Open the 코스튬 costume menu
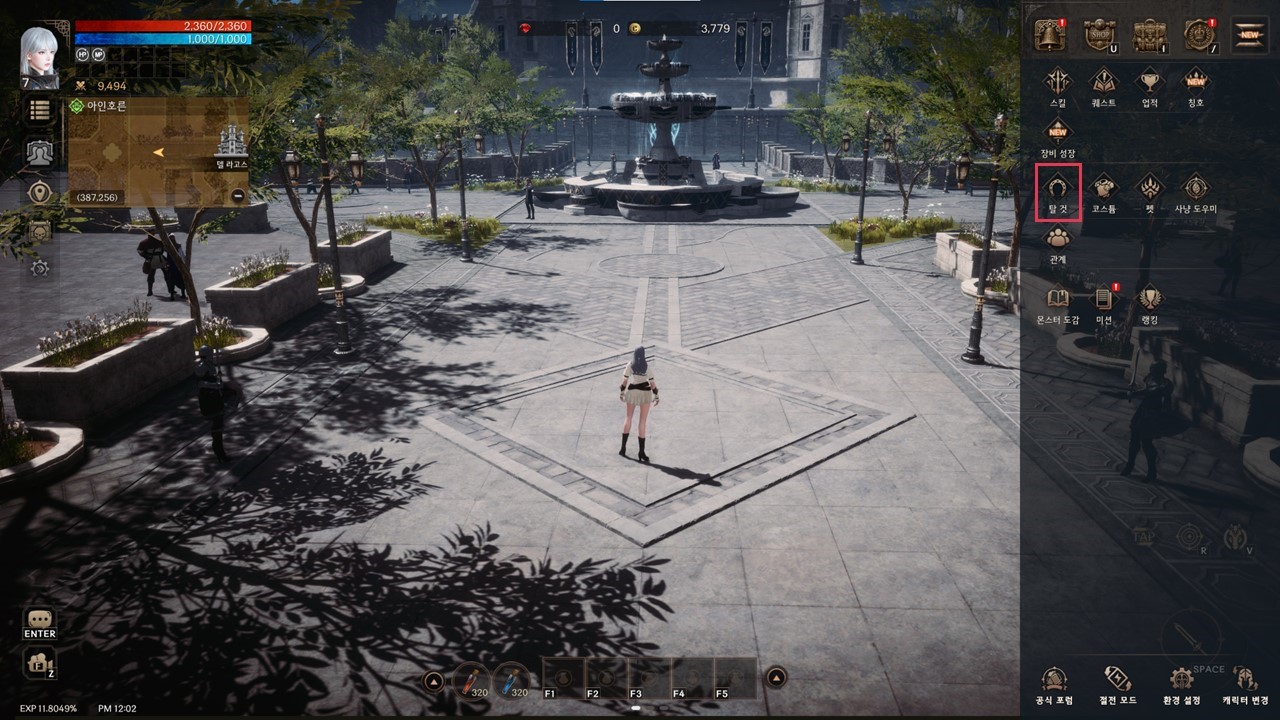The image size is (1280, 720). tap(1103, 190)
